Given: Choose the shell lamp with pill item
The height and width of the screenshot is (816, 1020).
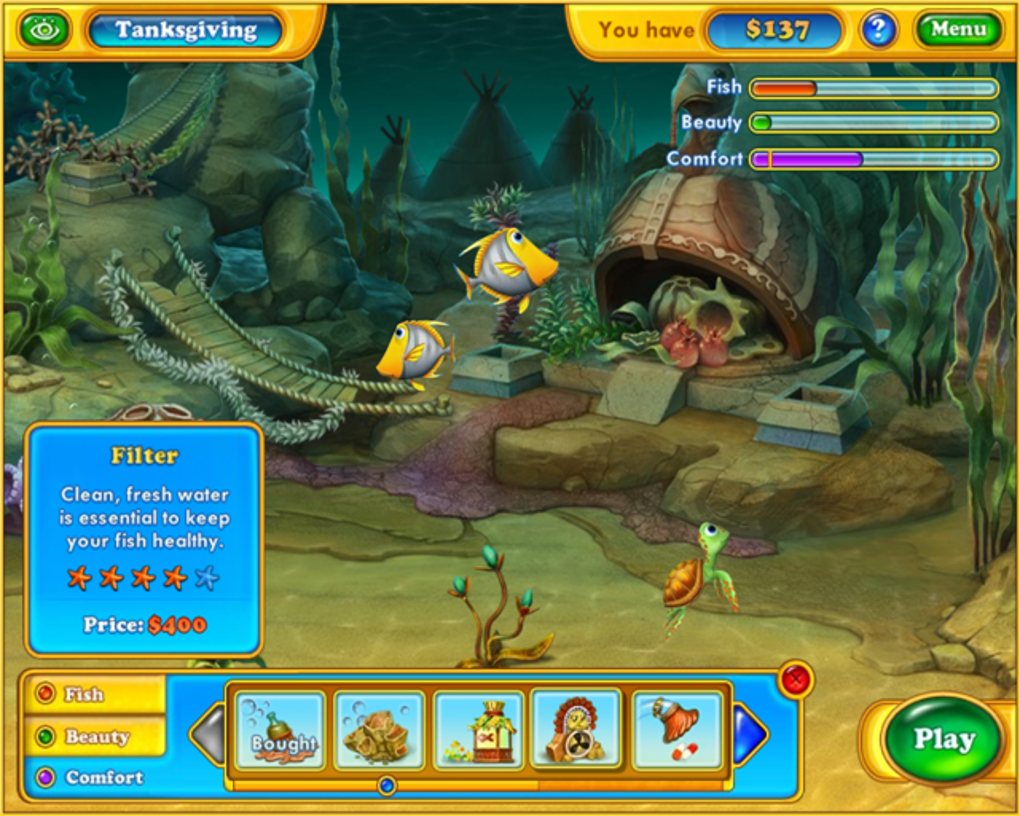Looking at the screenshot, I should click(677, 731).
